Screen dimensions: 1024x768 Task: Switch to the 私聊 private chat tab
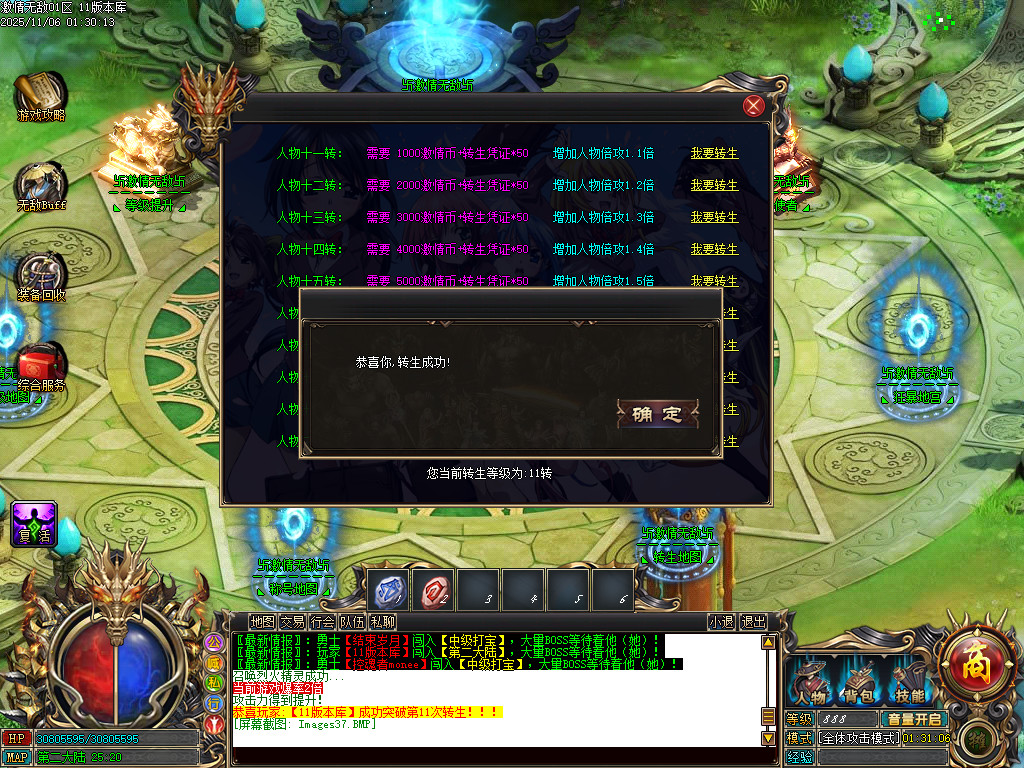(382, 622)
